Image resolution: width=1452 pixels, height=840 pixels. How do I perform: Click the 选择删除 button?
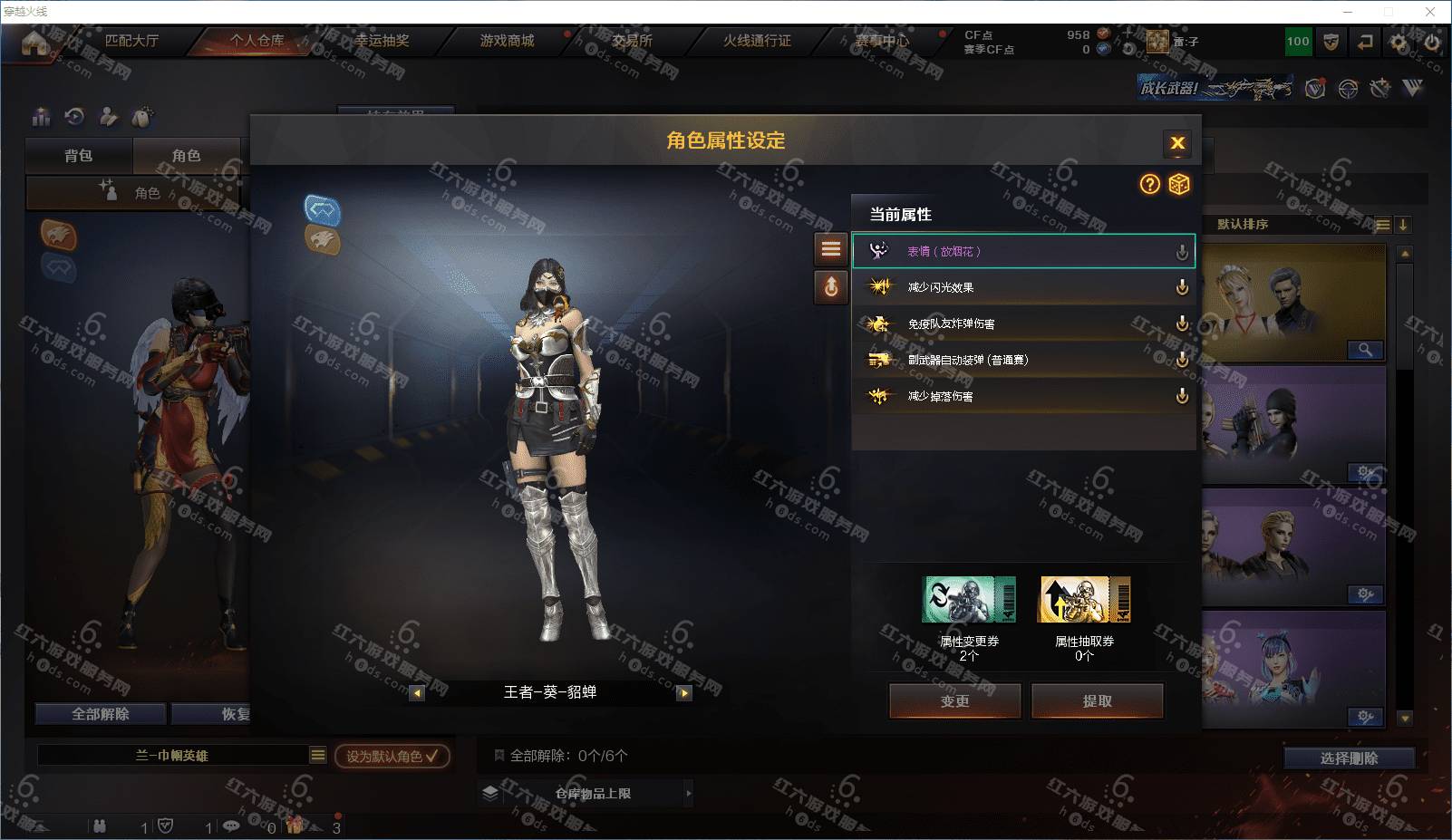1349,758
